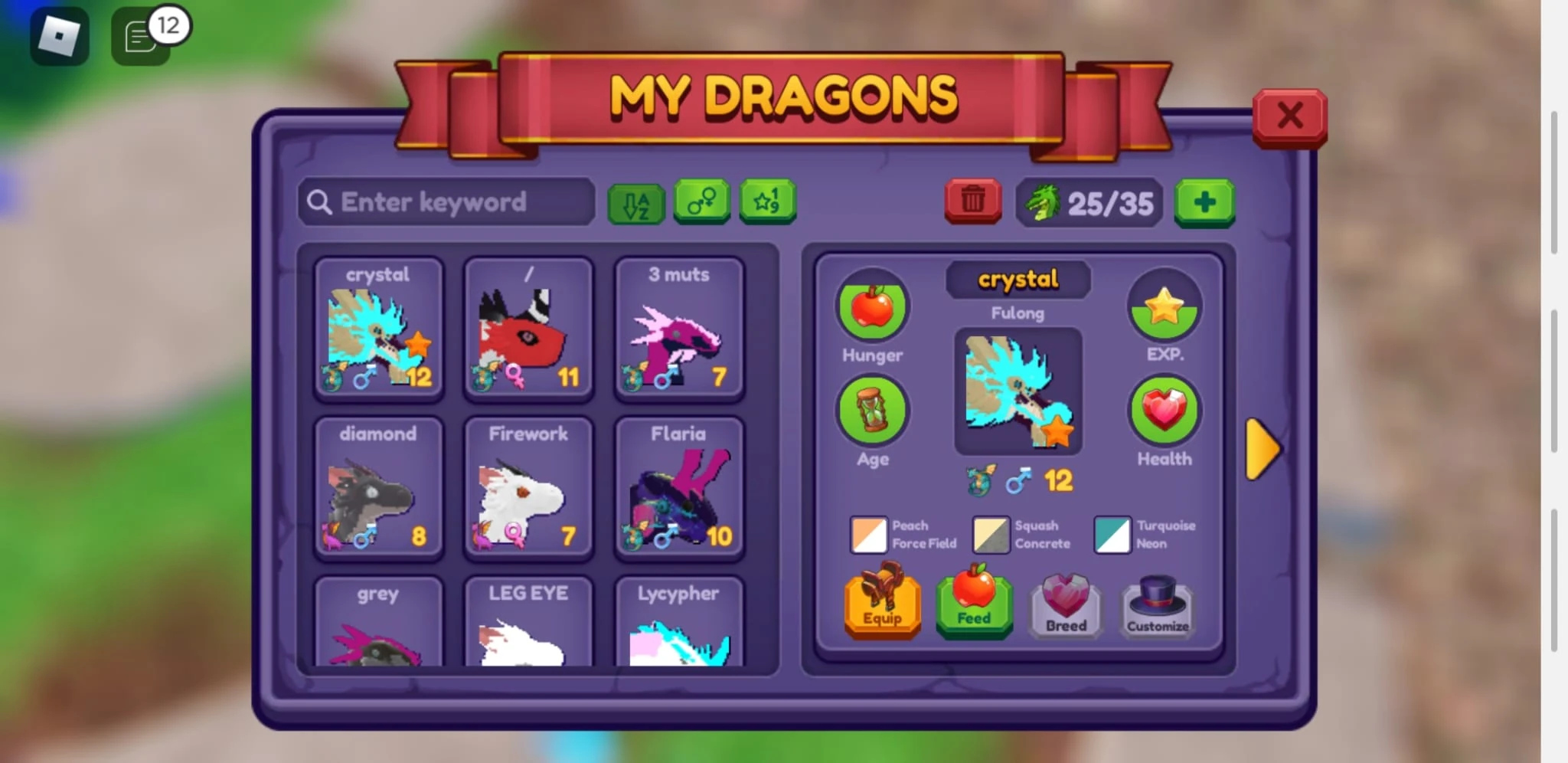Select the Flaria dragon thumbnail

coord(678,490)
